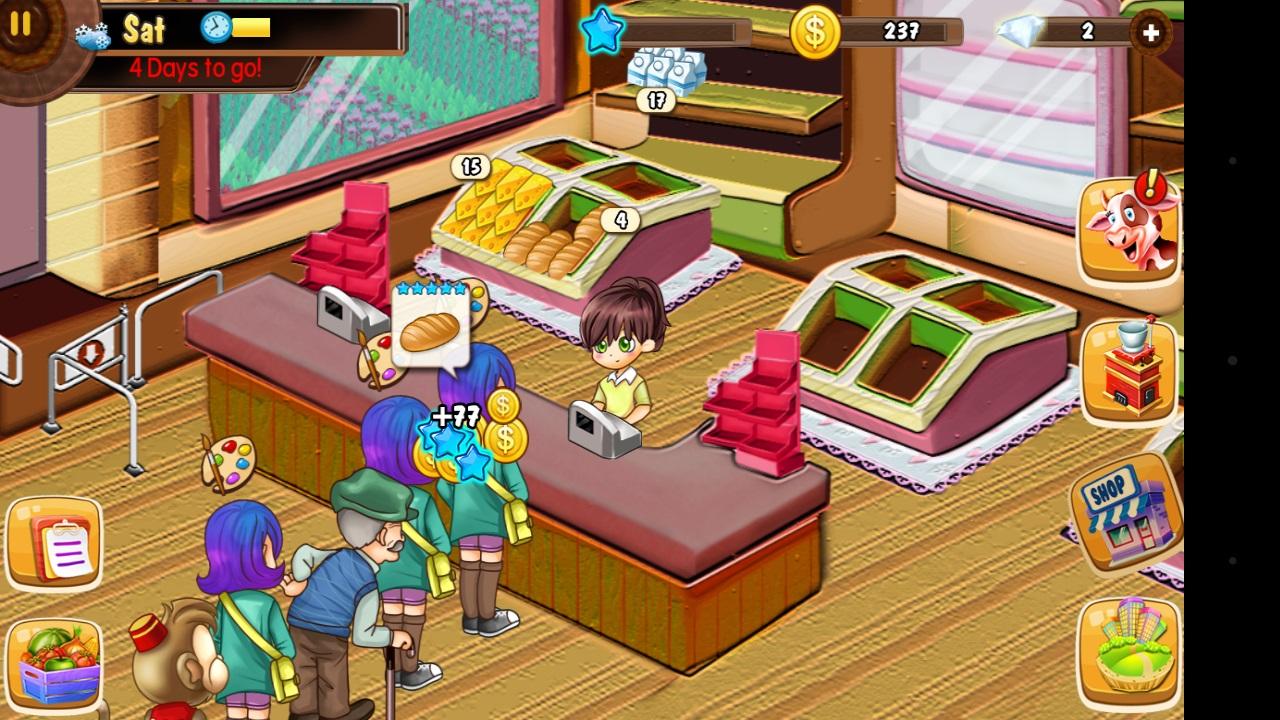1280x720 pixels.
Task: Pause the game with the pause button
Action: point(21,25)
